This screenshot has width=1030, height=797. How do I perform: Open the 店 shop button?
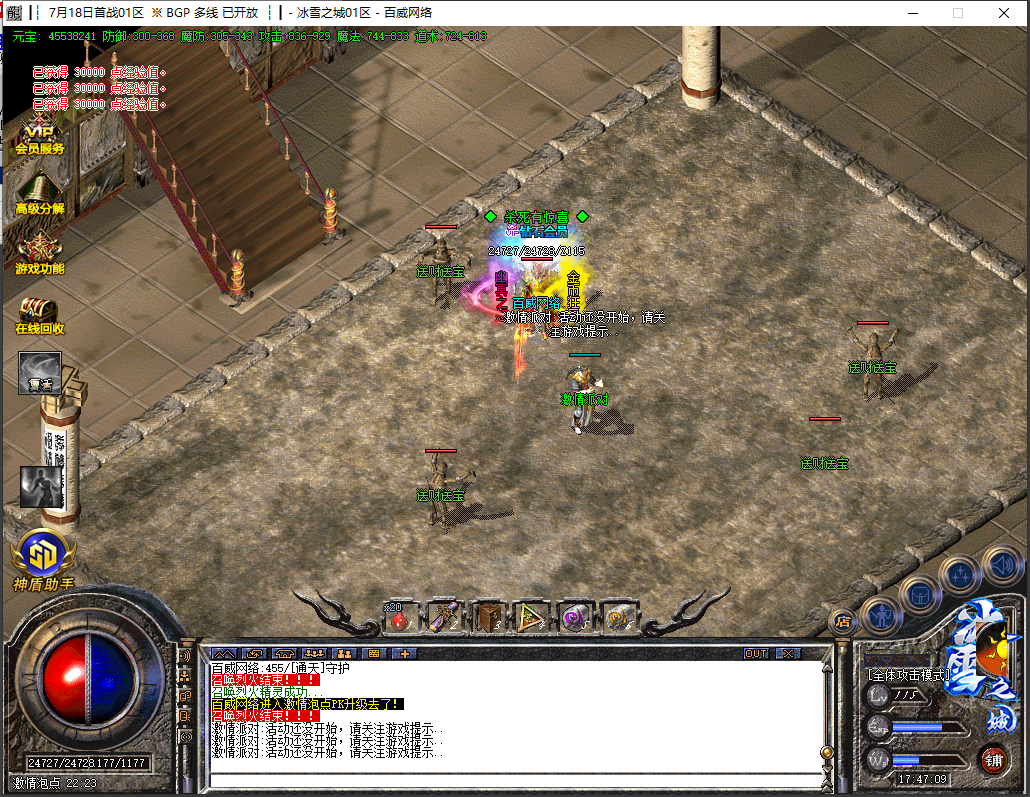pos(842,620)
